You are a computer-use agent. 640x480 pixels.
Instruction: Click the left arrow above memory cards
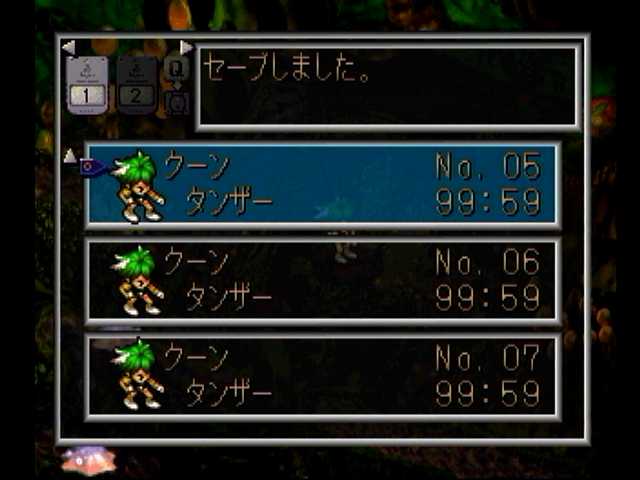68,47
